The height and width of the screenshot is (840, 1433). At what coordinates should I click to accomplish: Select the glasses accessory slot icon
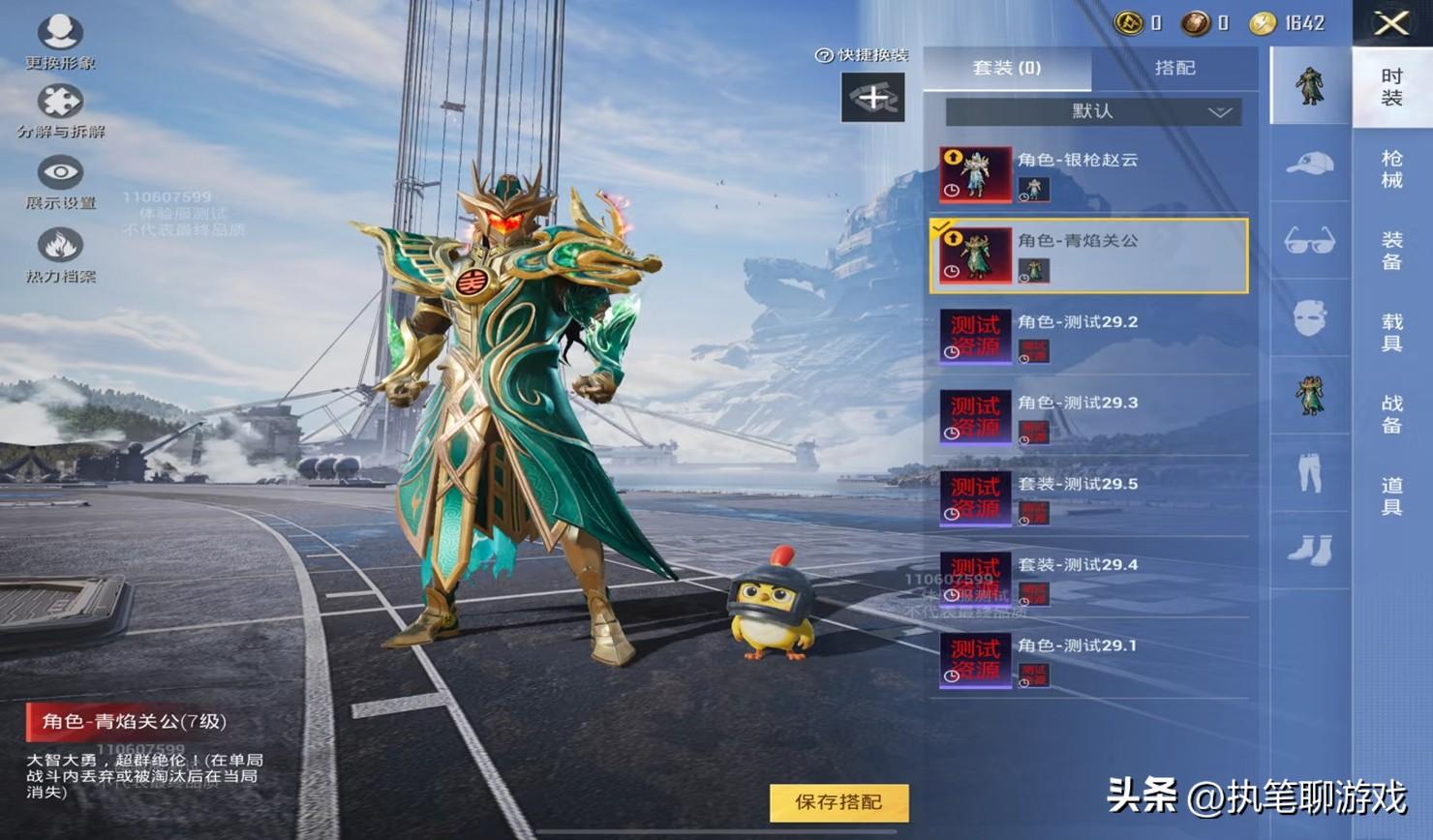coord(1309,241)
